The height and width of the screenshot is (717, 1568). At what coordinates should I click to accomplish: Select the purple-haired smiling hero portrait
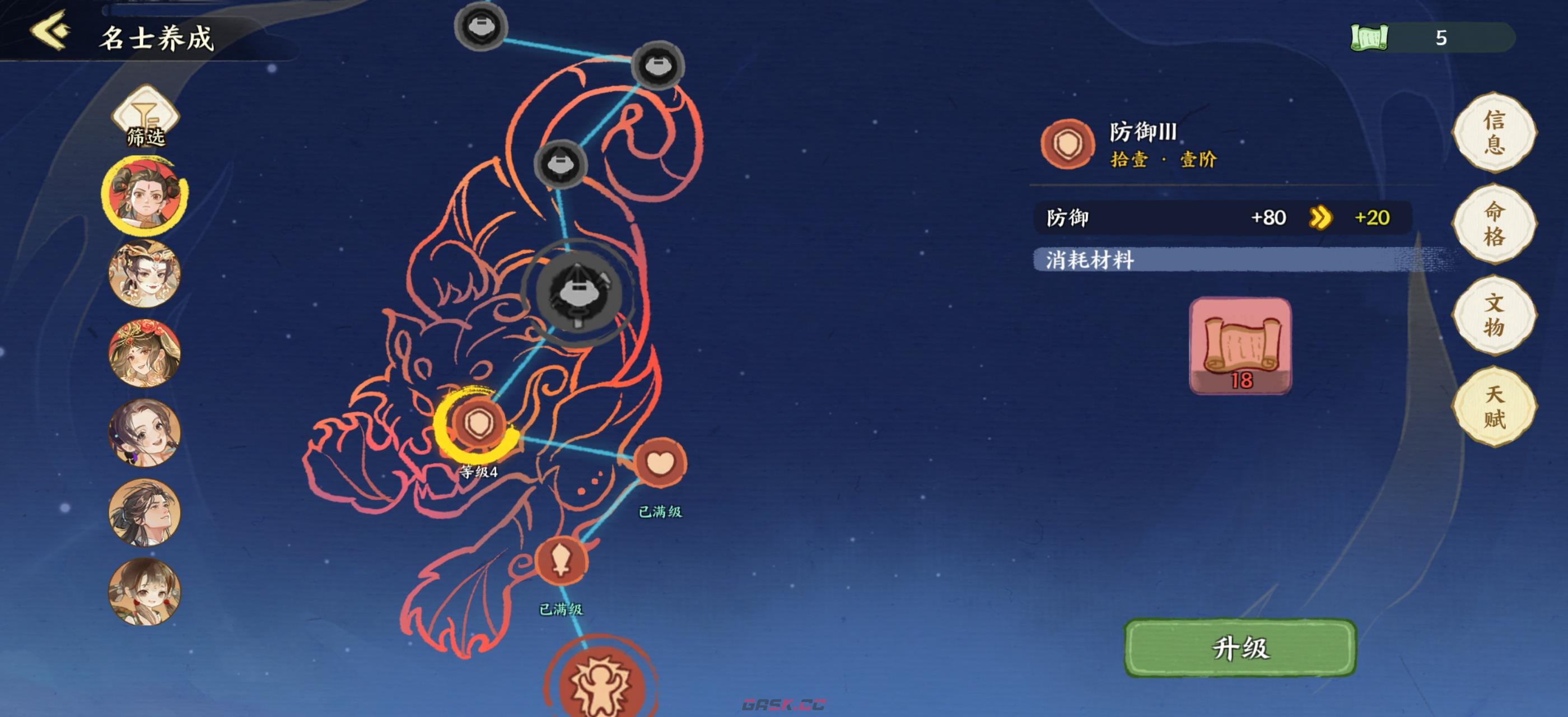(145, 433)
